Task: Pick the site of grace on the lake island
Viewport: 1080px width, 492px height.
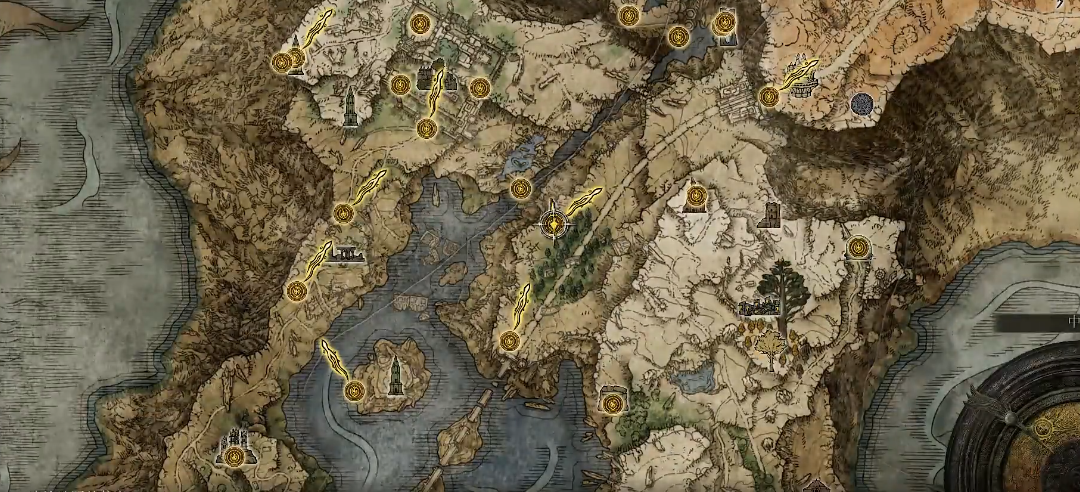Action: pyautogui.click(x=354, y=391)
